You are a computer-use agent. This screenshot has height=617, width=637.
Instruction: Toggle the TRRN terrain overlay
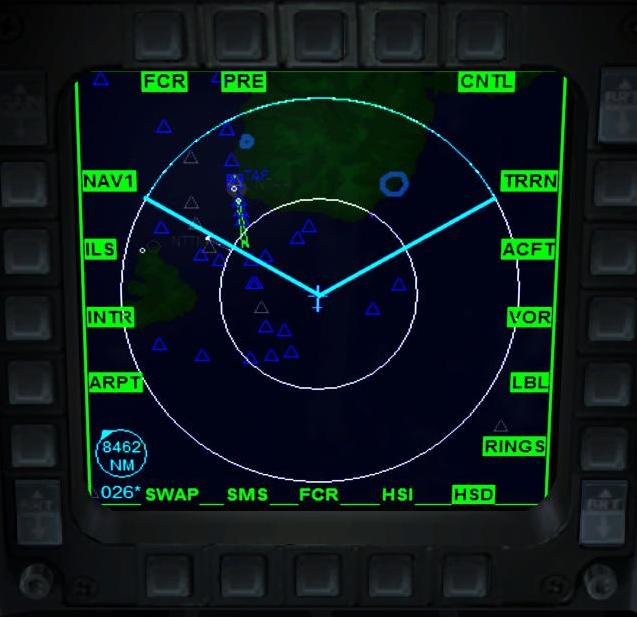point(530,181)
